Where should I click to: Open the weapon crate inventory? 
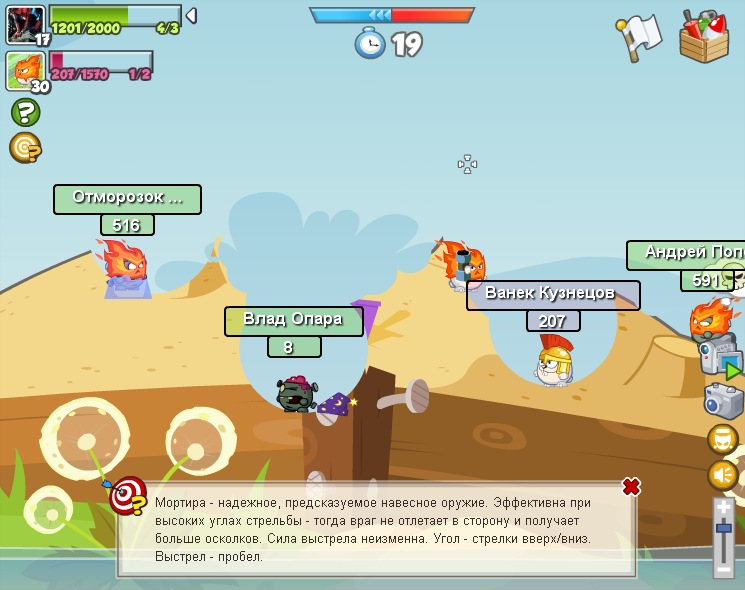[x=704, y=38]
